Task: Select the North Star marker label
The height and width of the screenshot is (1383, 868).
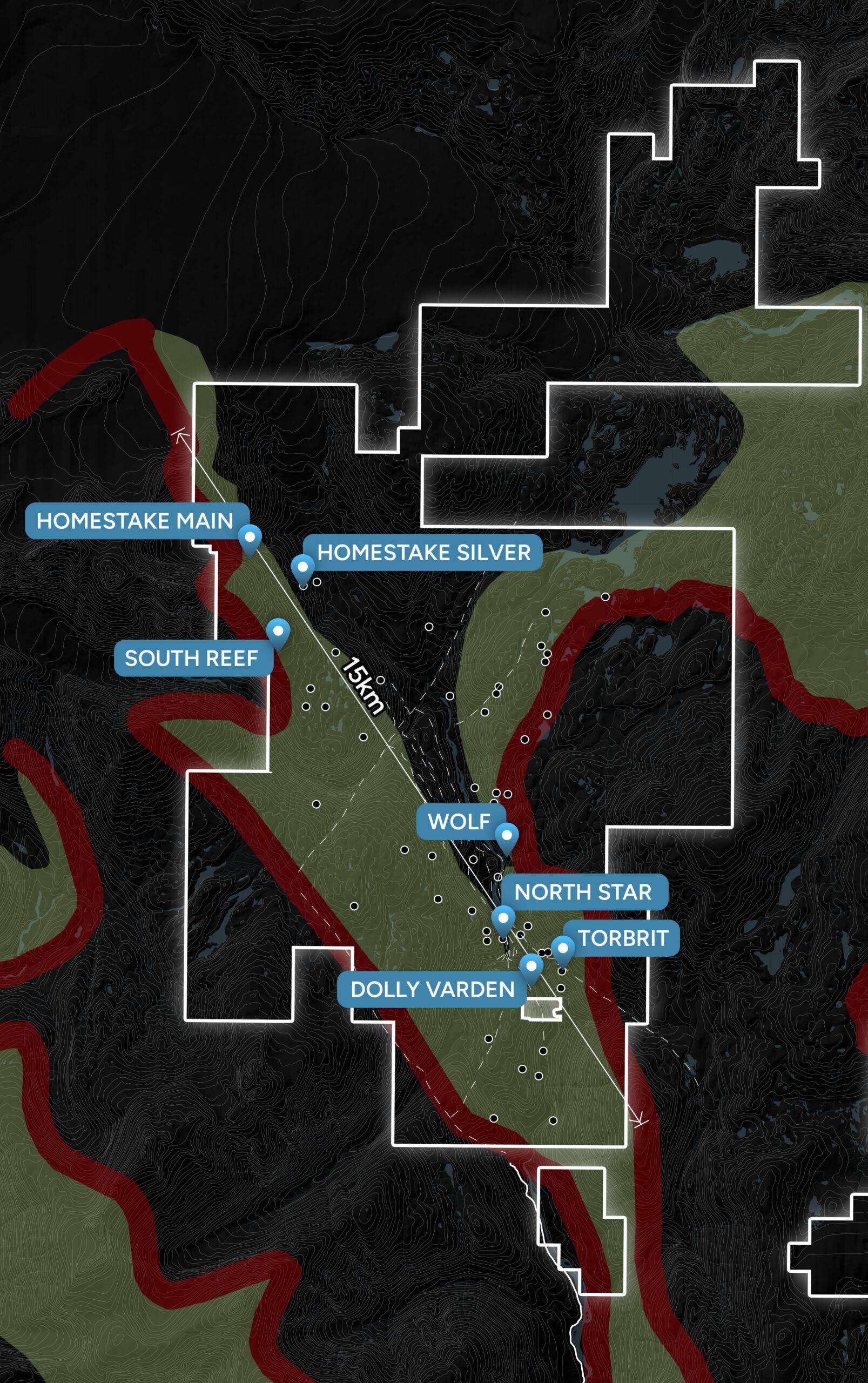Action: point(583,892)
